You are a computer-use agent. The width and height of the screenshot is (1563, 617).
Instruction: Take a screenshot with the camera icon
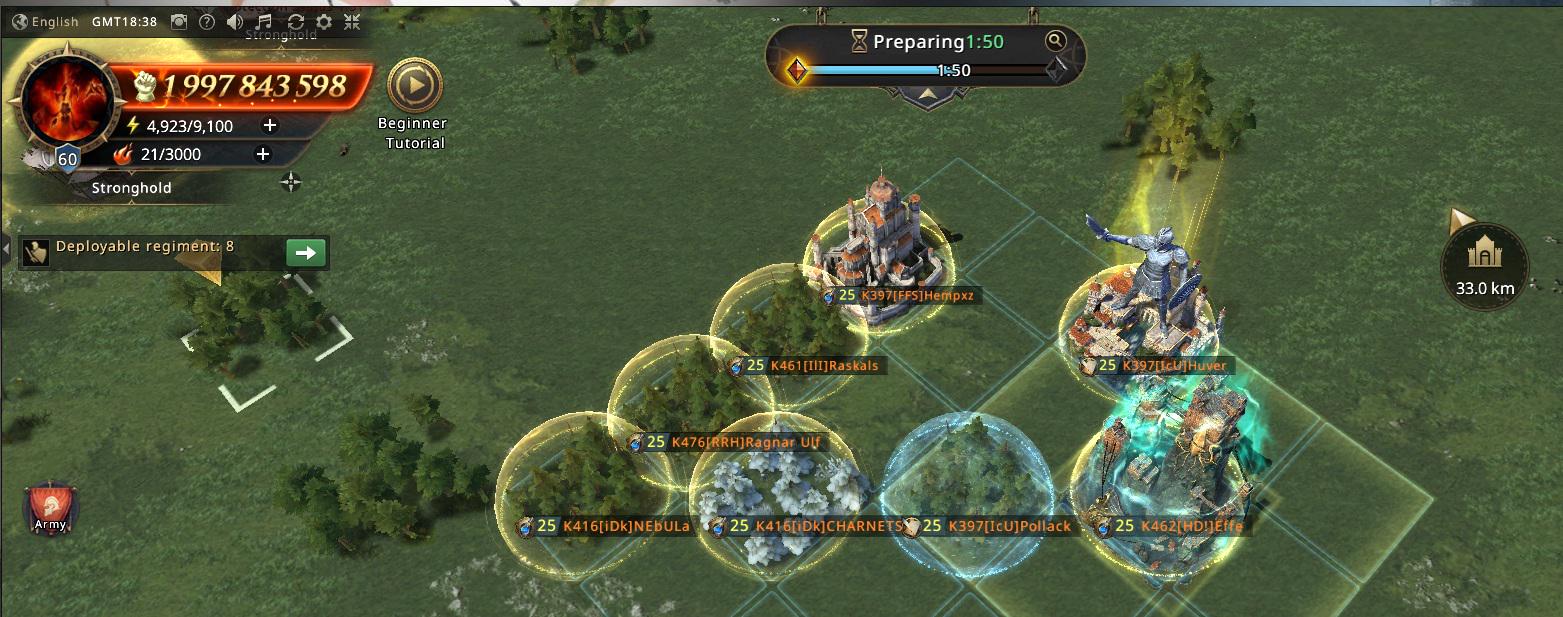(178, 22)
